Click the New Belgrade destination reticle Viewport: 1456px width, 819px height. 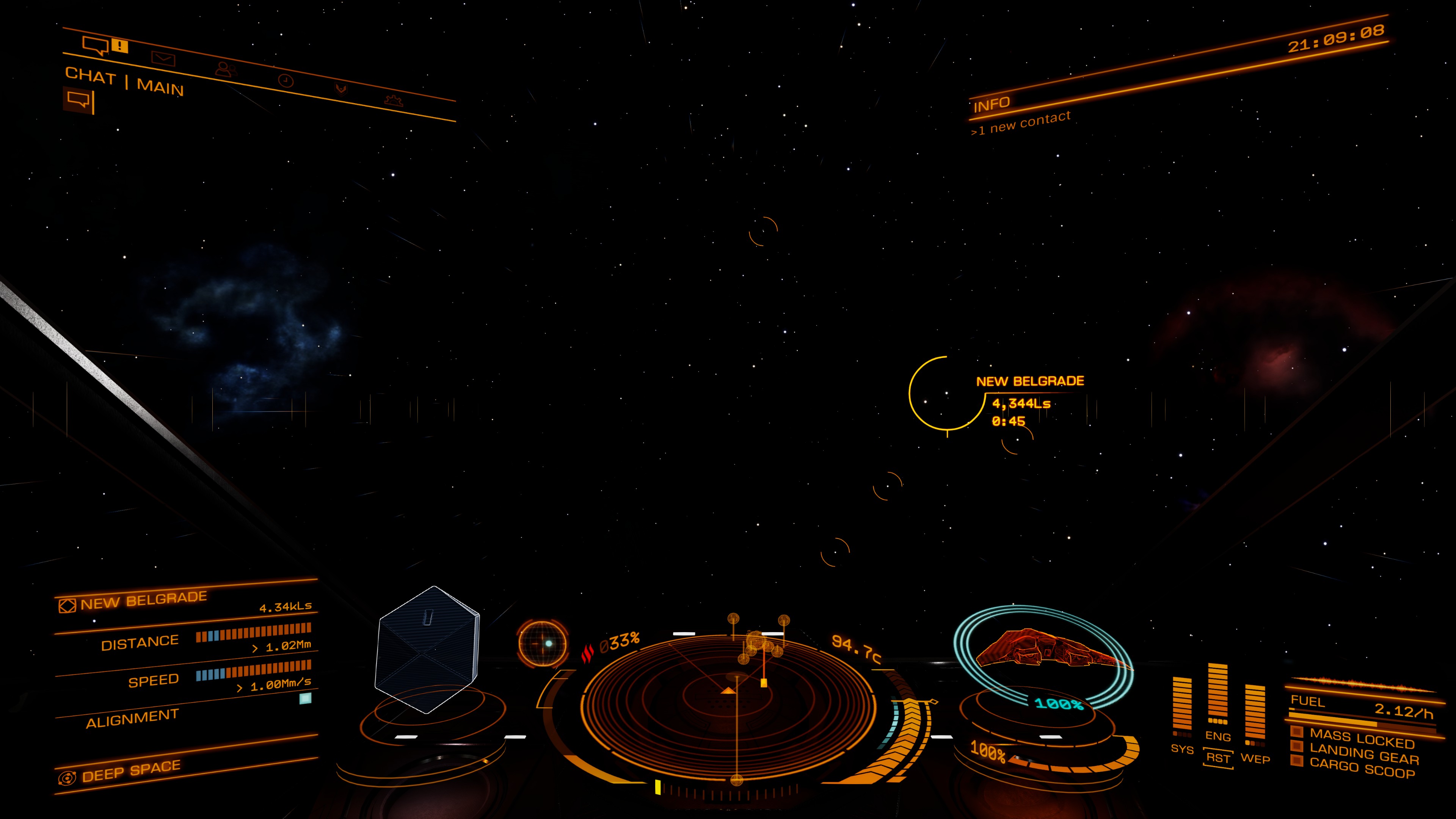coord(947,393)
